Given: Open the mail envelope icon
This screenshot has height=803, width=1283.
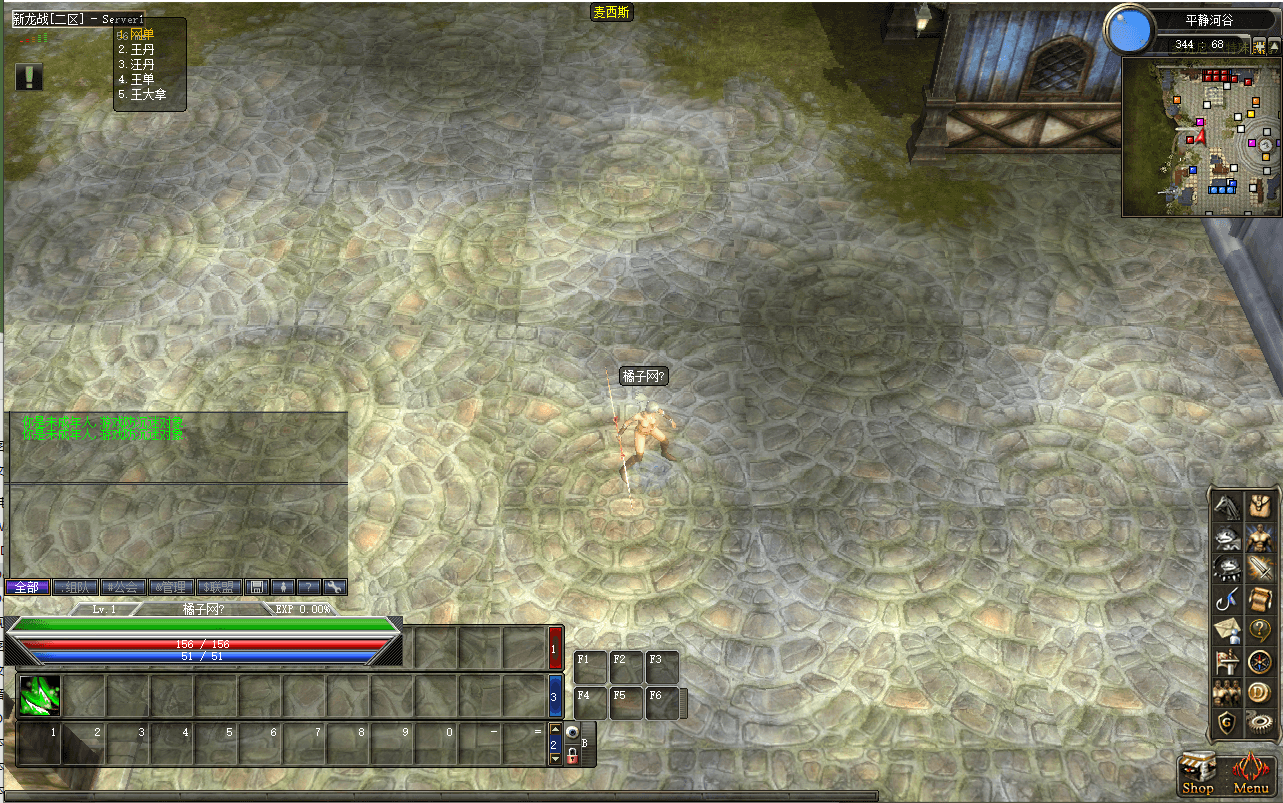Looking at the screenshot, I should (x=1227, y=631).
